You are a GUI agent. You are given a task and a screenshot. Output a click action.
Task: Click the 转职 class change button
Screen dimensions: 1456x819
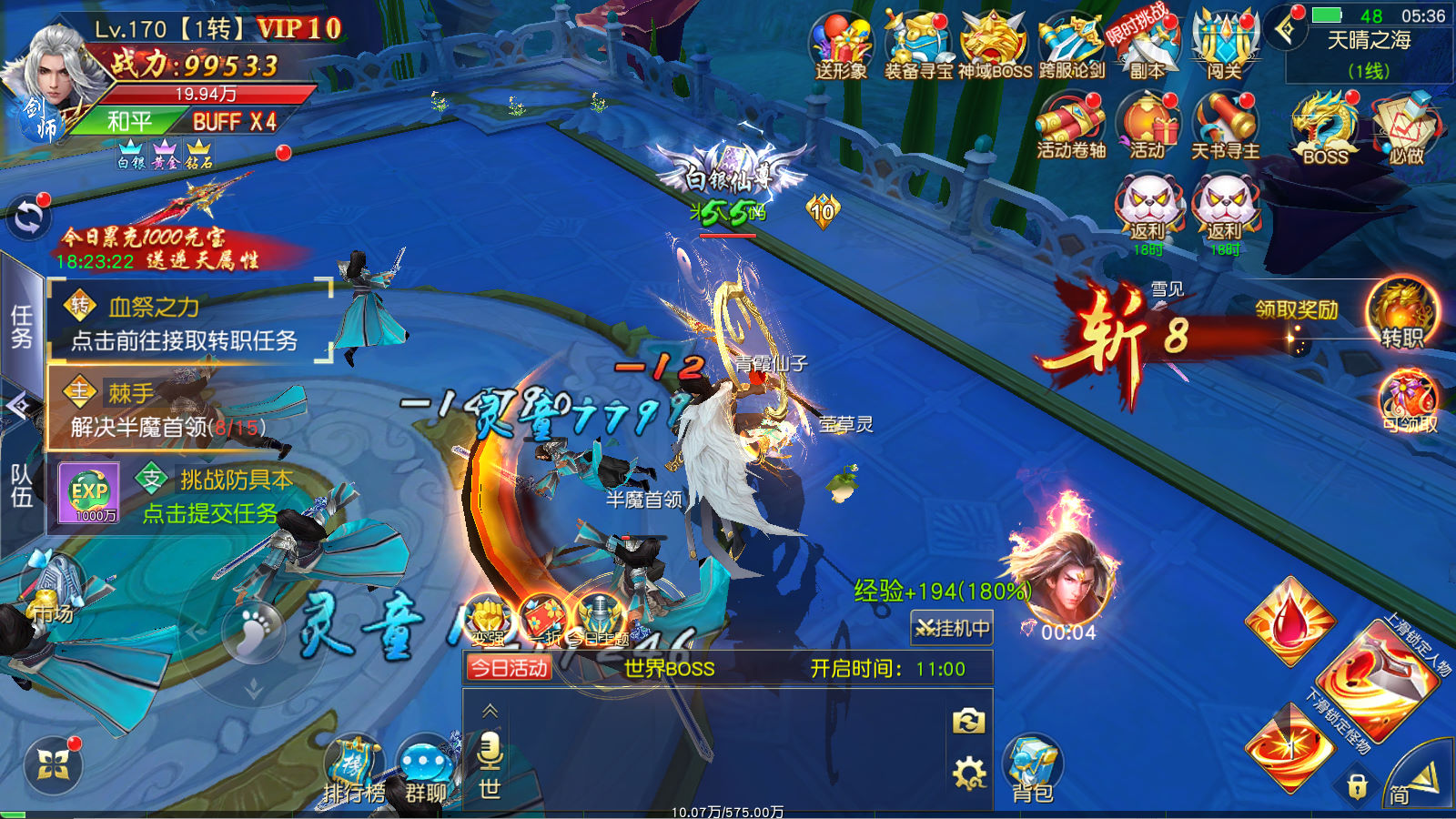[1401, 316]
